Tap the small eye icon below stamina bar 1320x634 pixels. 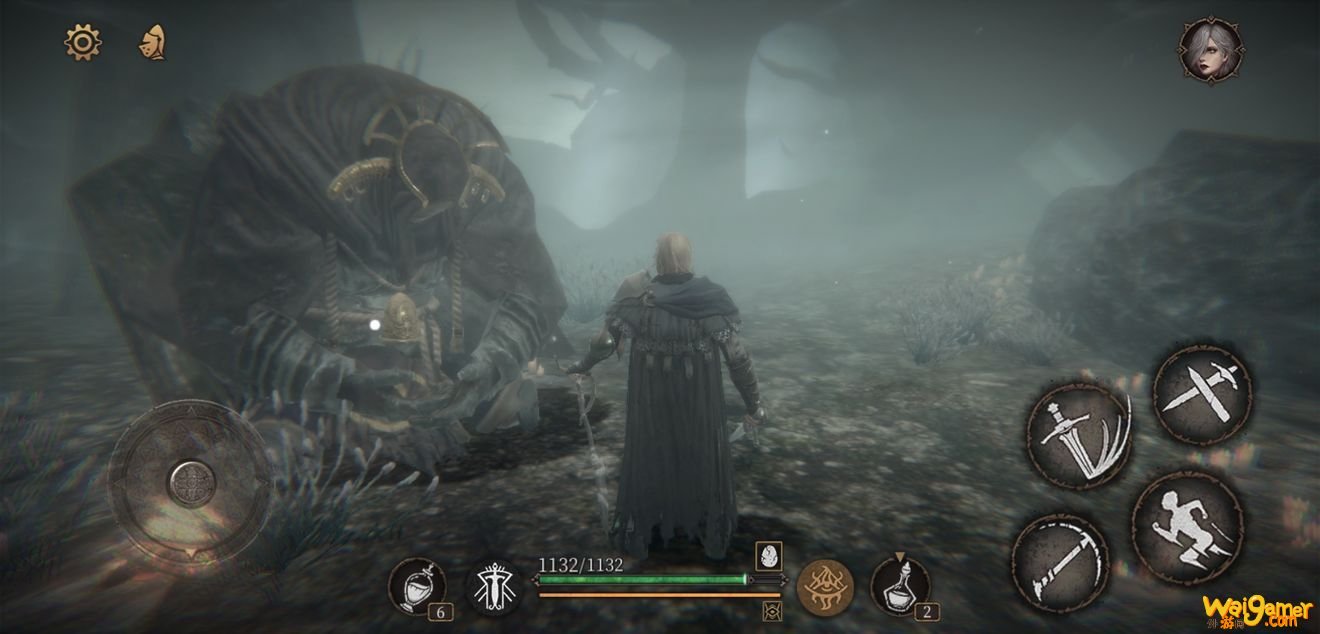[x=771, y=610]
